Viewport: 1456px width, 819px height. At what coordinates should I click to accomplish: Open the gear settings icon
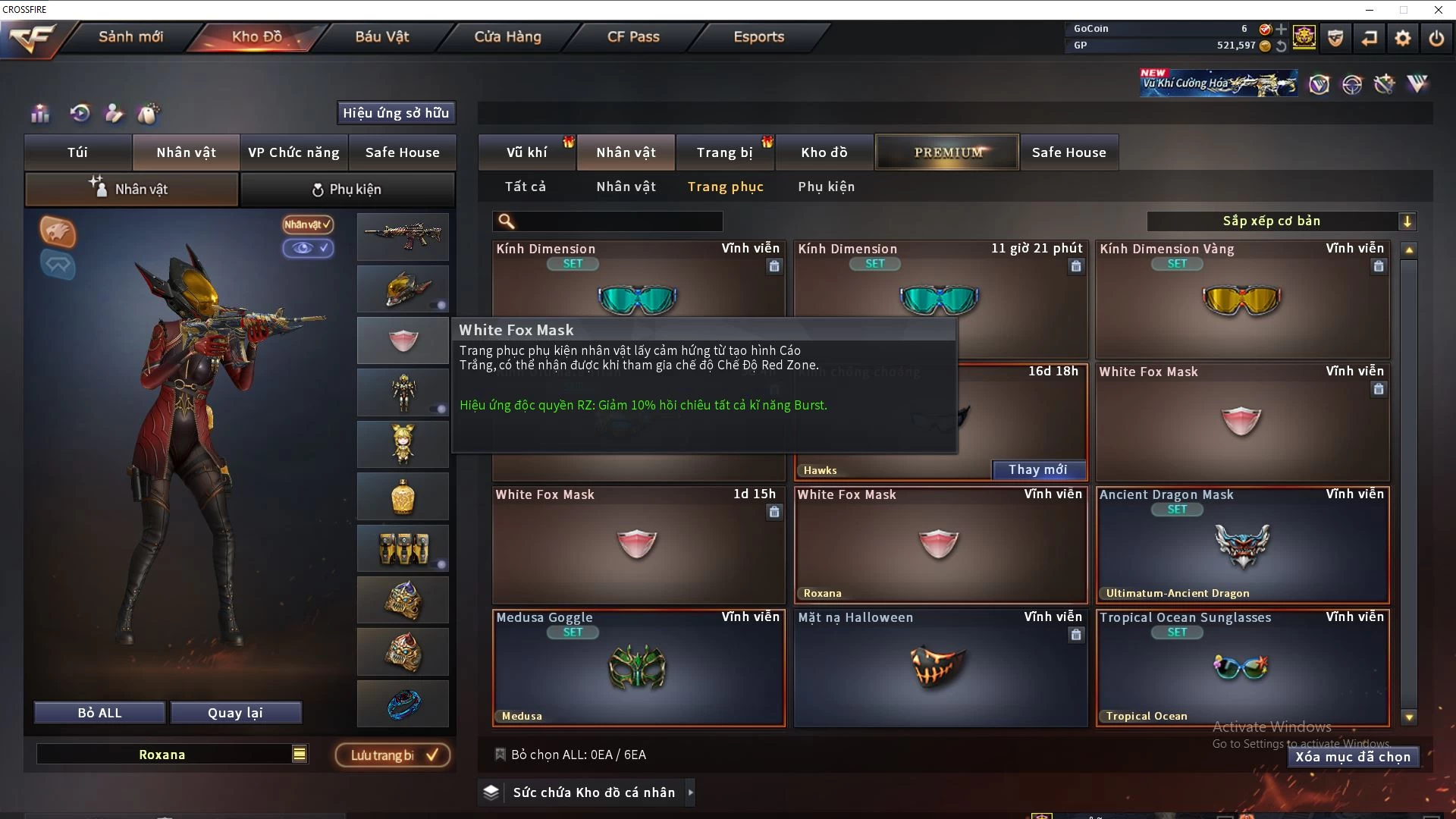click(x=1402, y=37)
